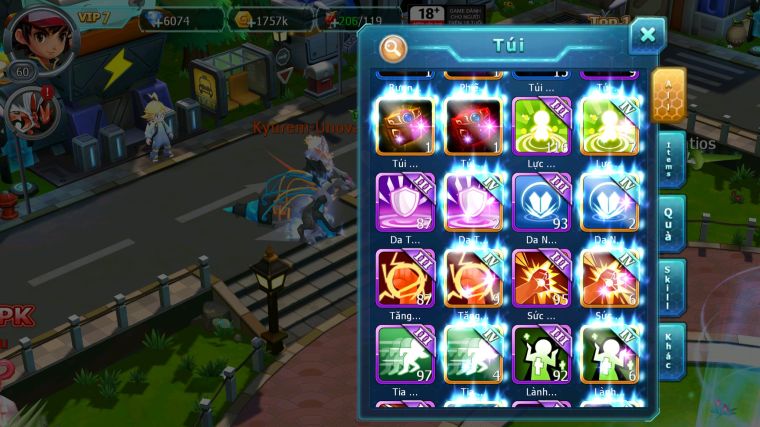
Task: Select the healing figure item with 6
Action: tap(610, 353)
